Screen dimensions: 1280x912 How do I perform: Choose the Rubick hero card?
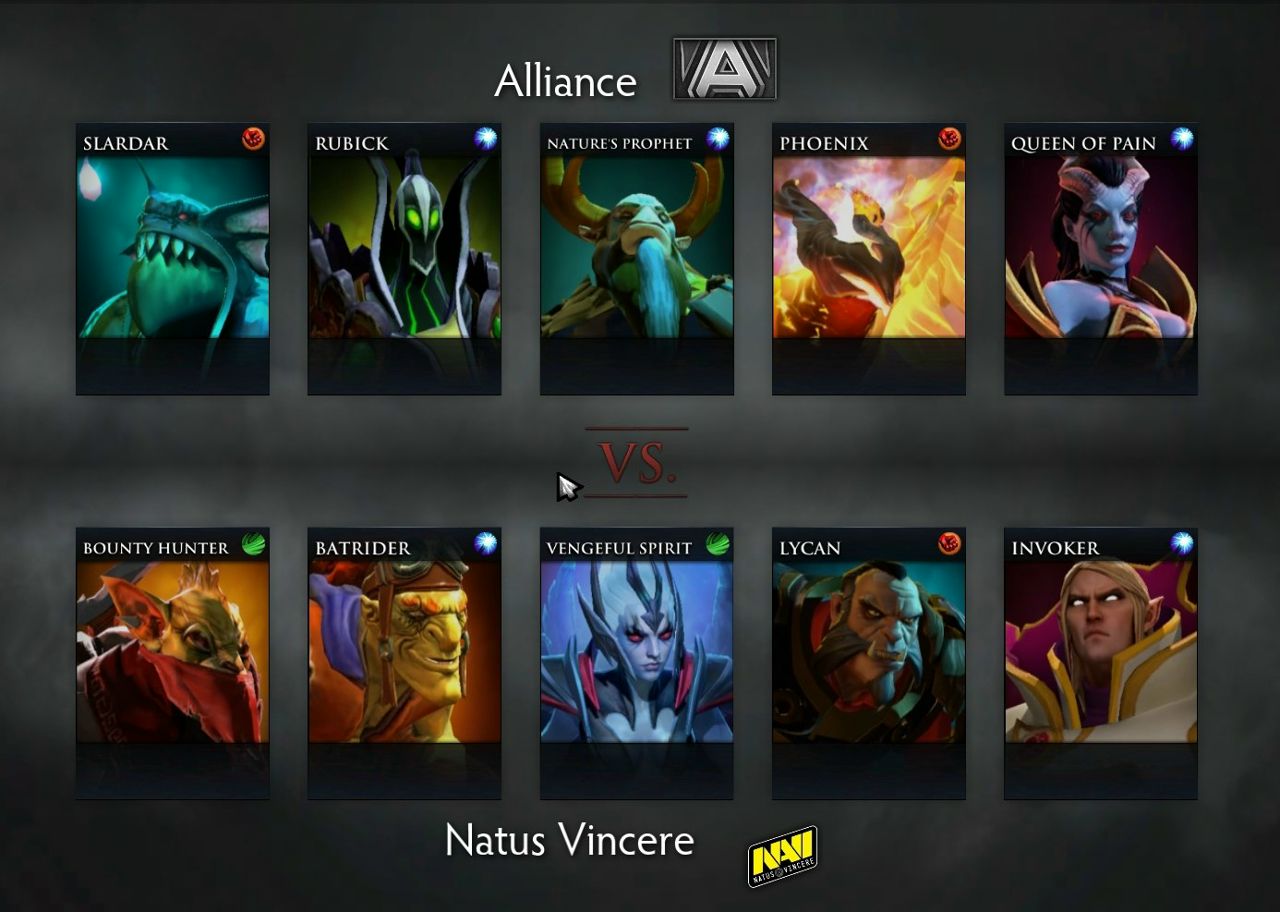click(x=404, y=258)
